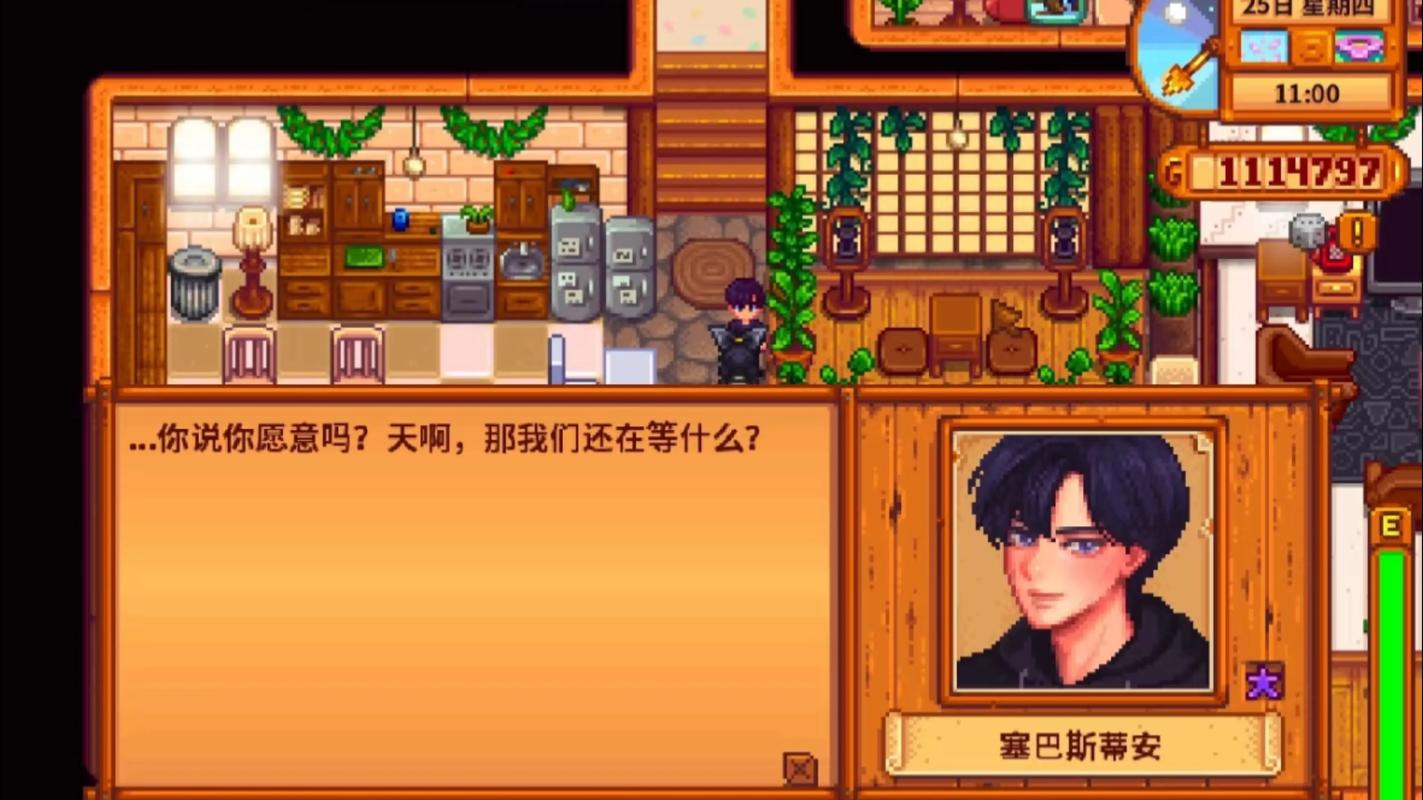Image resolution: width=1423 pixels, height=800 pixels.
Task: Click the trash can in the kitchen
Action: point(194,280)
